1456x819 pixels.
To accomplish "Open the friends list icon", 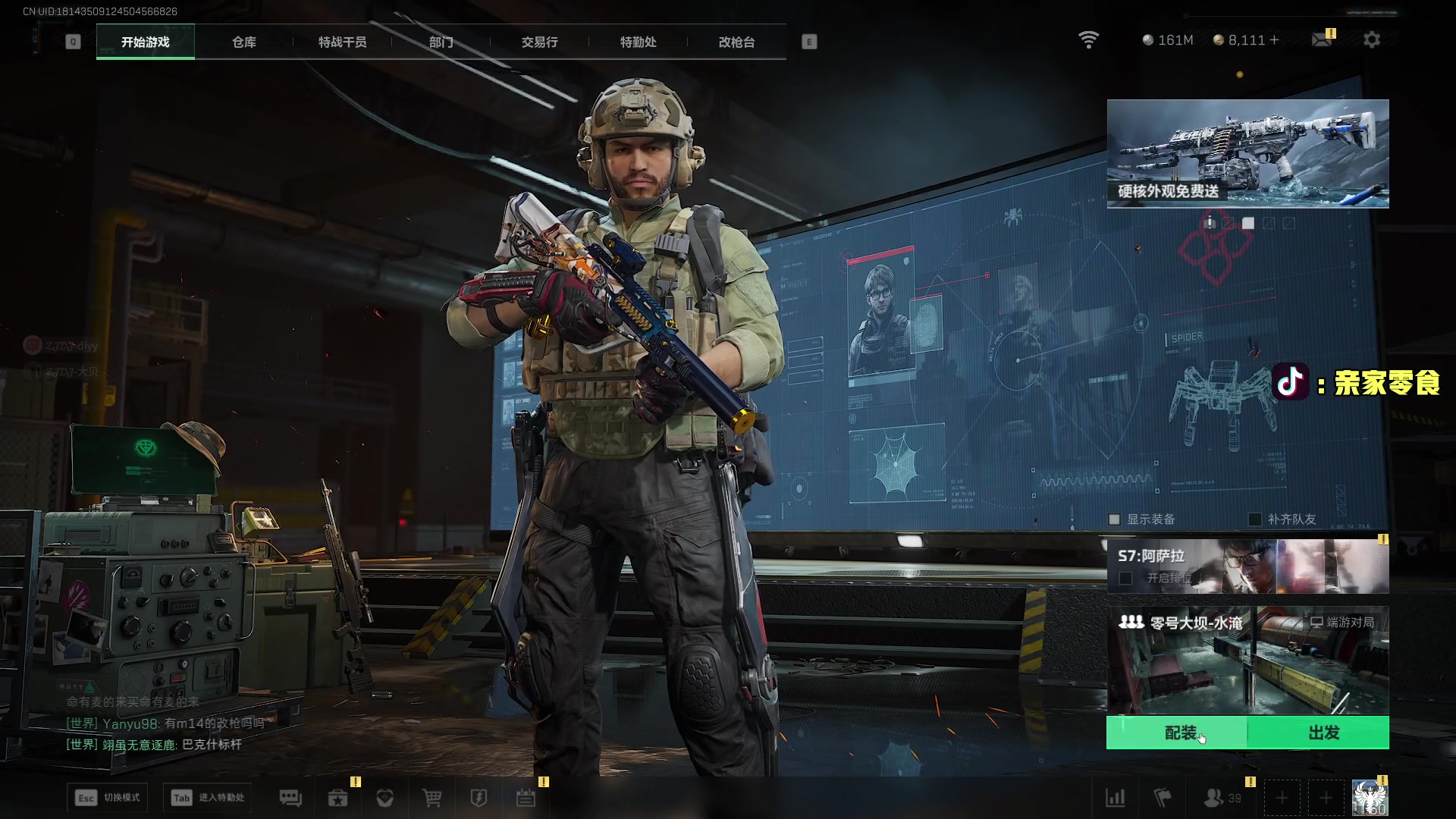I will 1214,798.
